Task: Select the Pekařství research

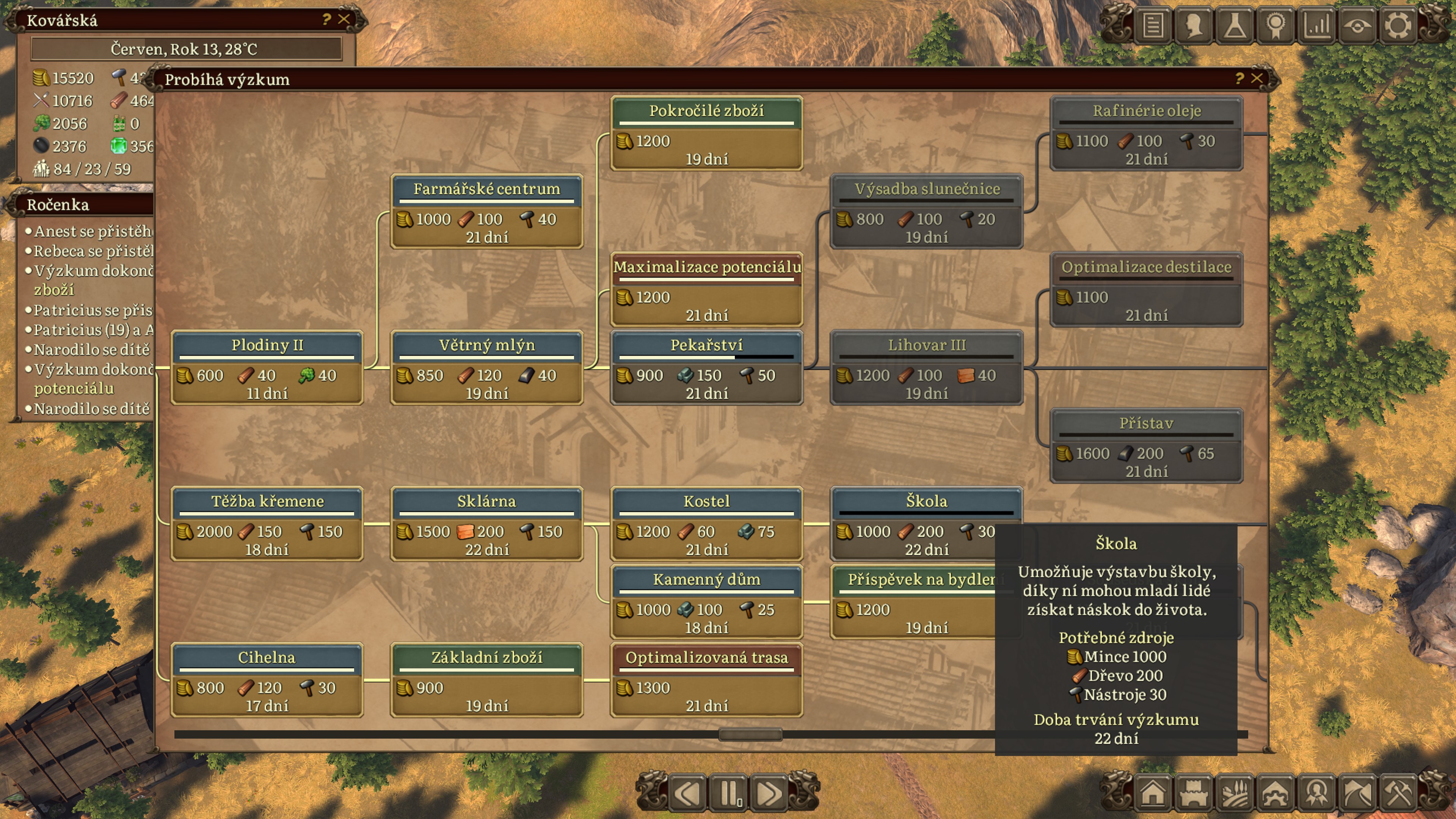Action: point(706,367)
